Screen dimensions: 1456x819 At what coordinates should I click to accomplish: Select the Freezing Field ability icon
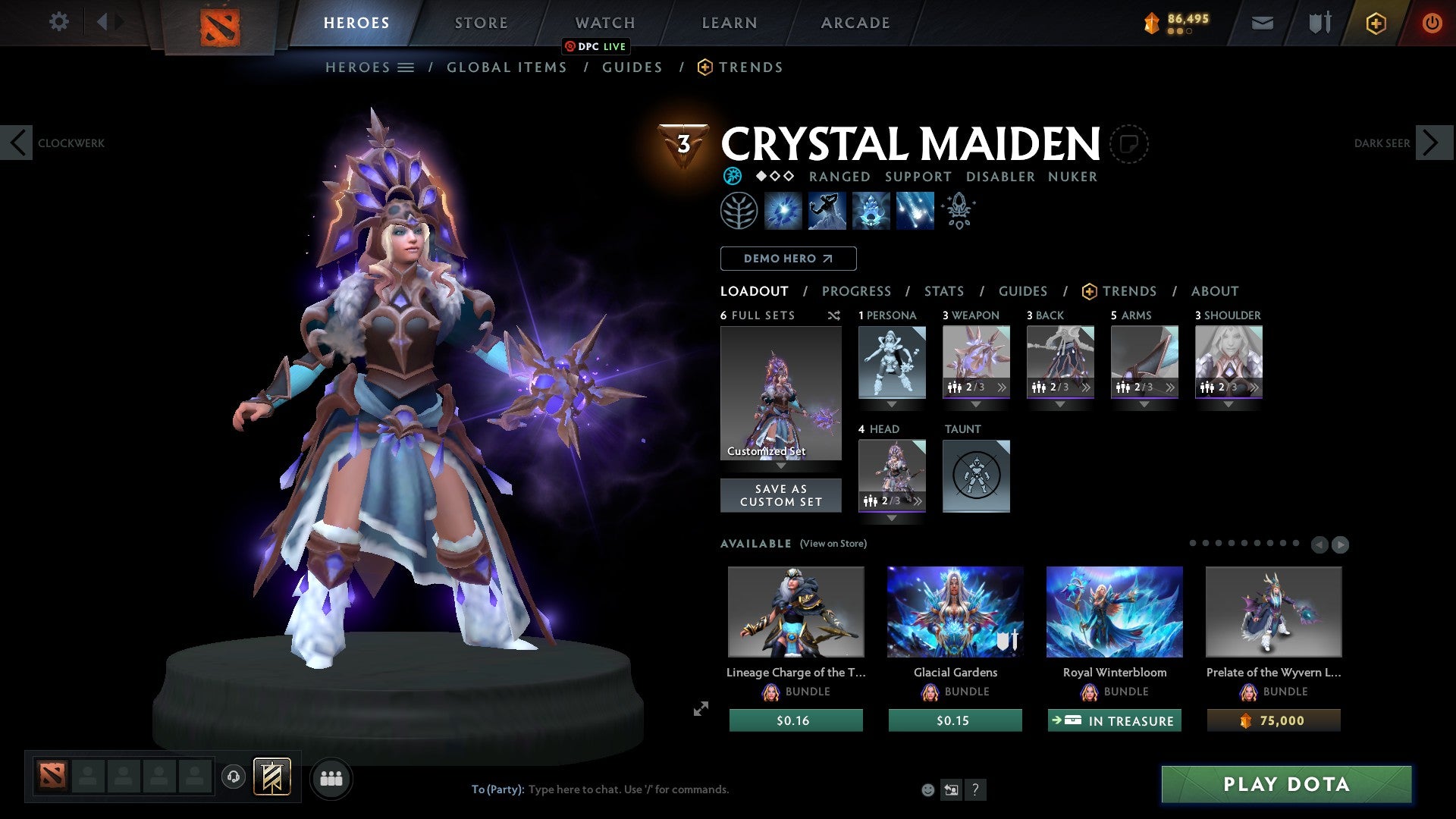point(914,210)
